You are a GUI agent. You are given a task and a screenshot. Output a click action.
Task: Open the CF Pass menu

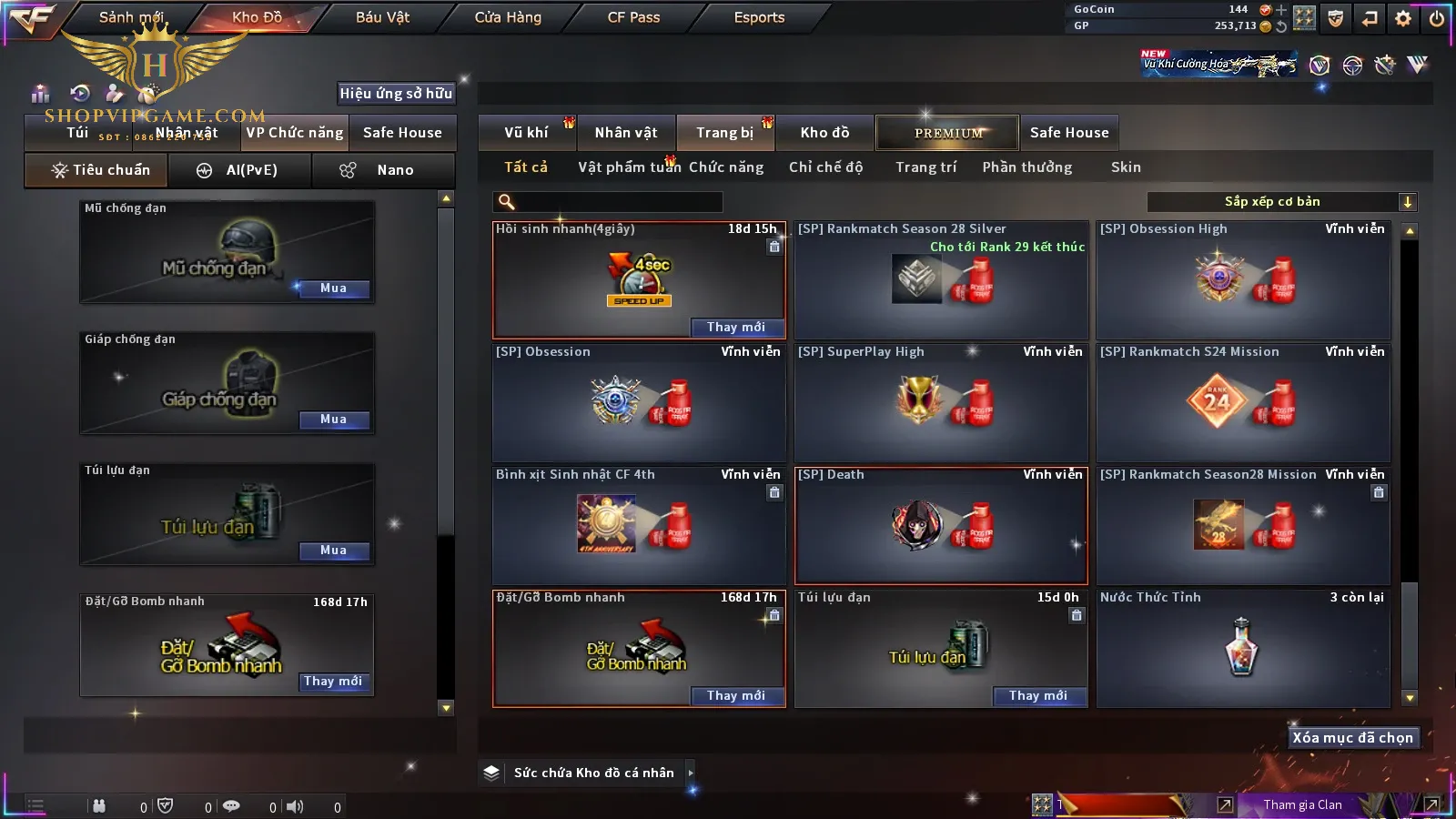633,17
